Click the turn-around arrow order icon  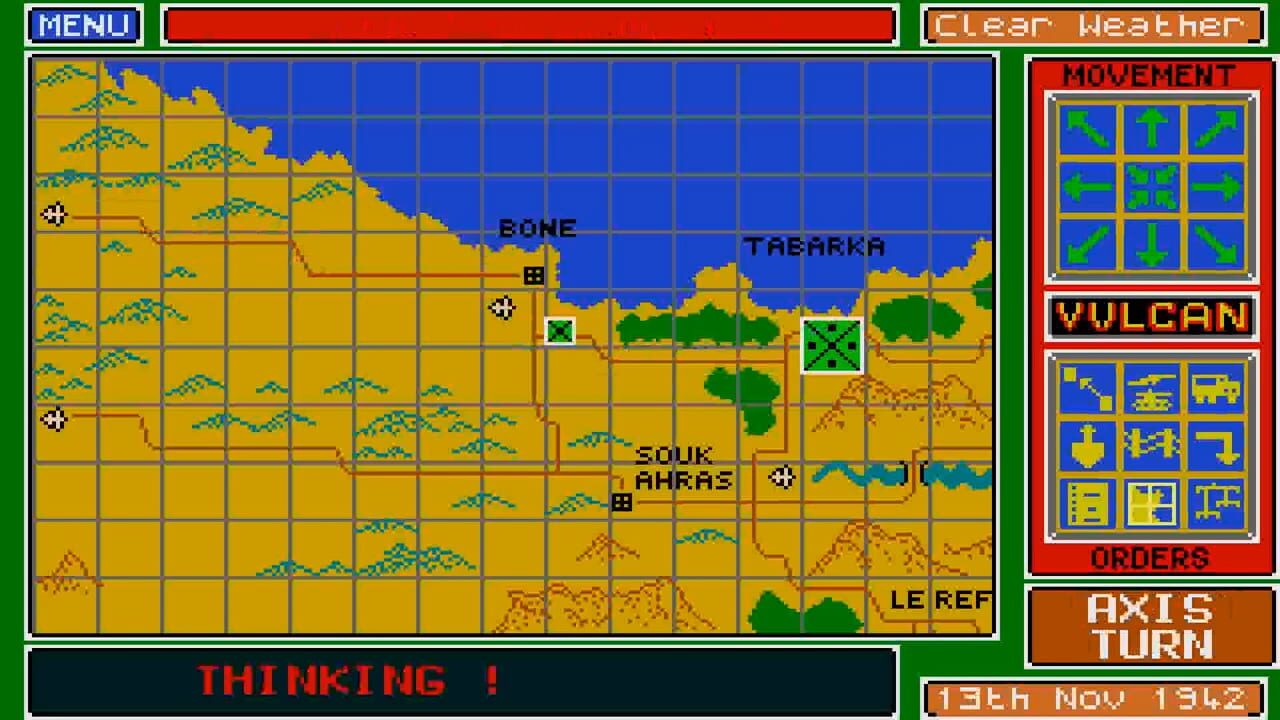[1214, 445]
